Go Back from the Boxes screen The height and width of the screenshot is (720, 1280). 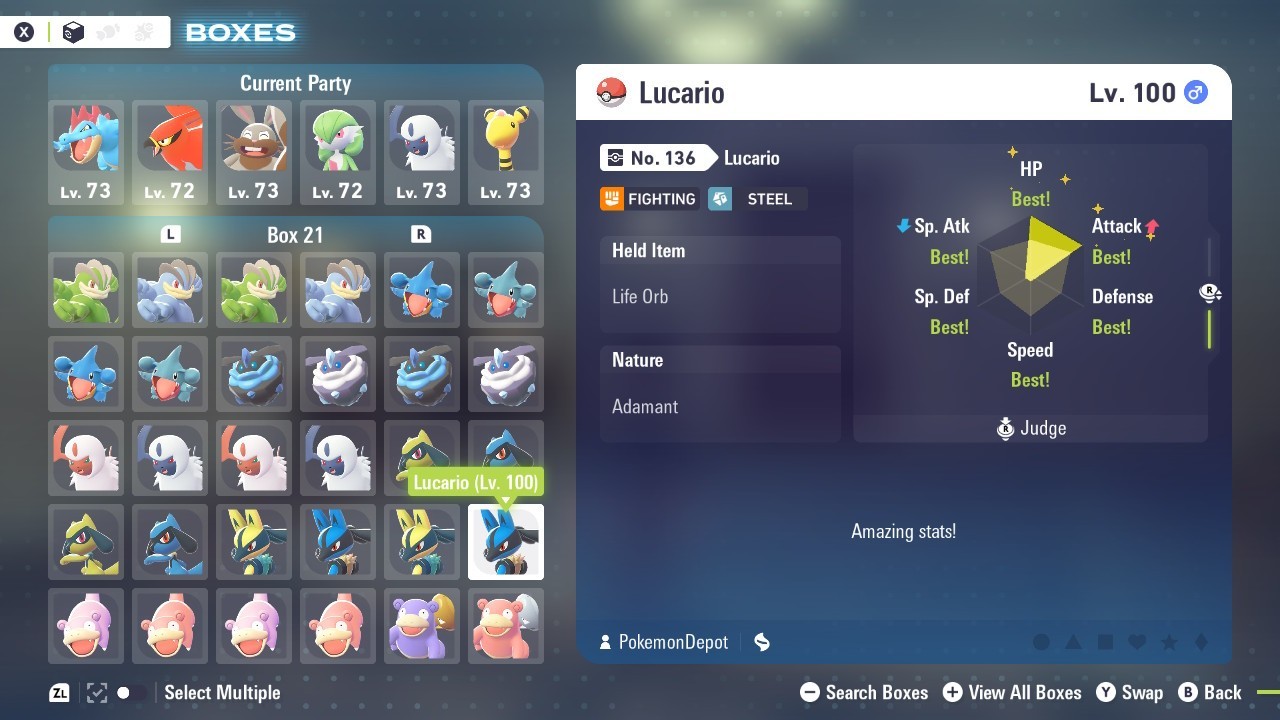click(x=1210, y=692)
